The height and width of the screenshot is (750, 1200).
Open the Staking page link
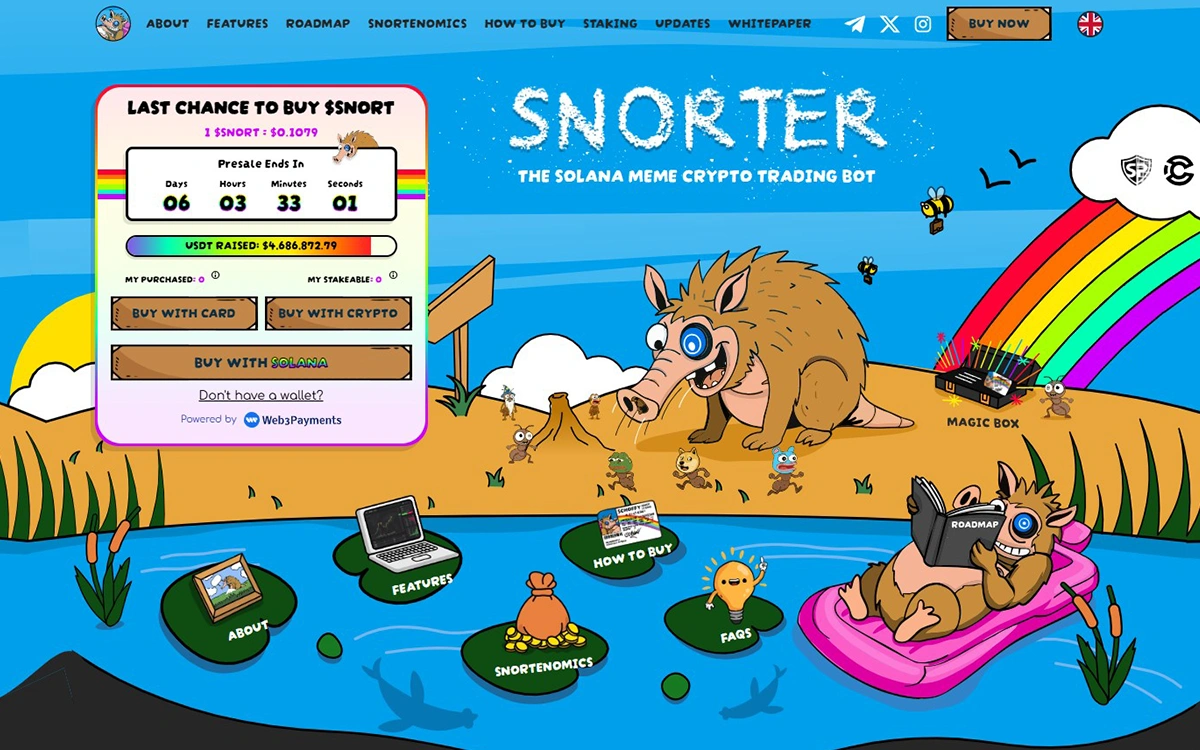[x=610, y=23]
